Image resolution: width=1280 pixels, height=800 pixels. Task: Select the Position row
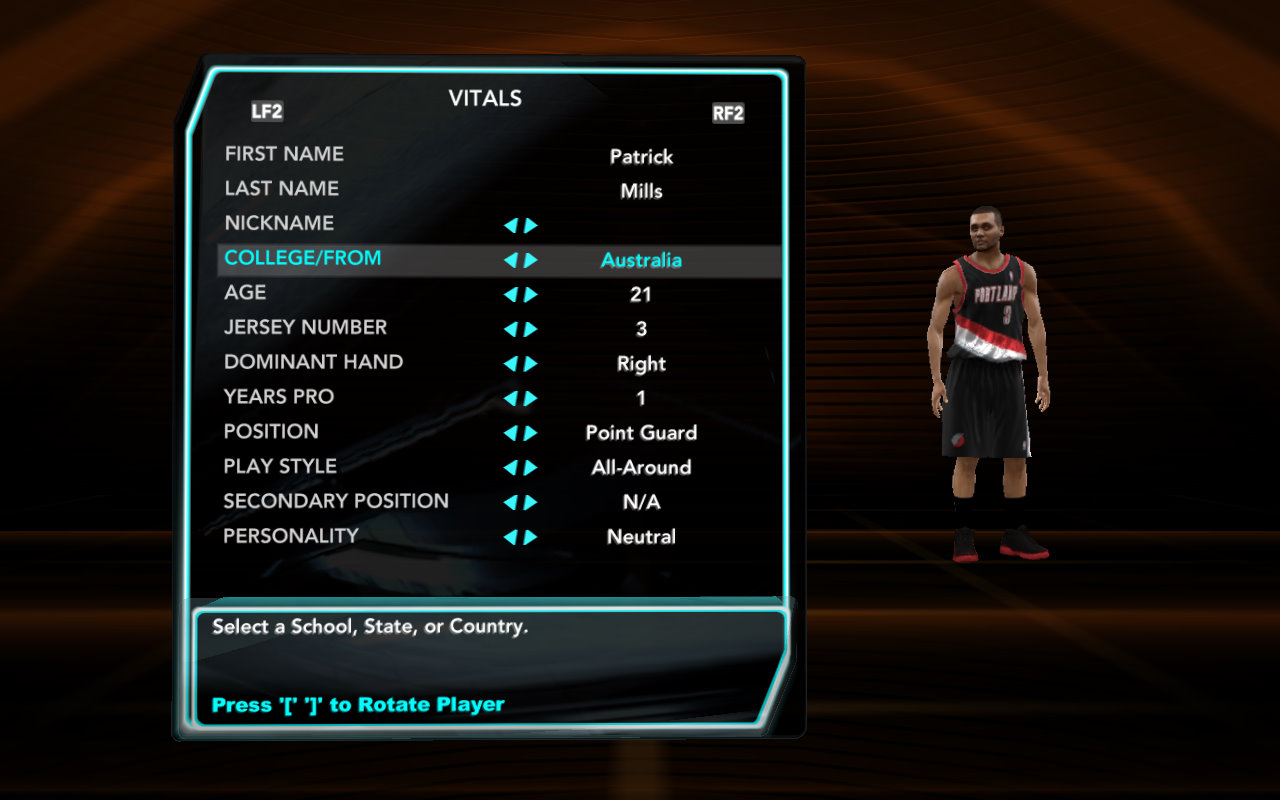click(x=271, y=432)
